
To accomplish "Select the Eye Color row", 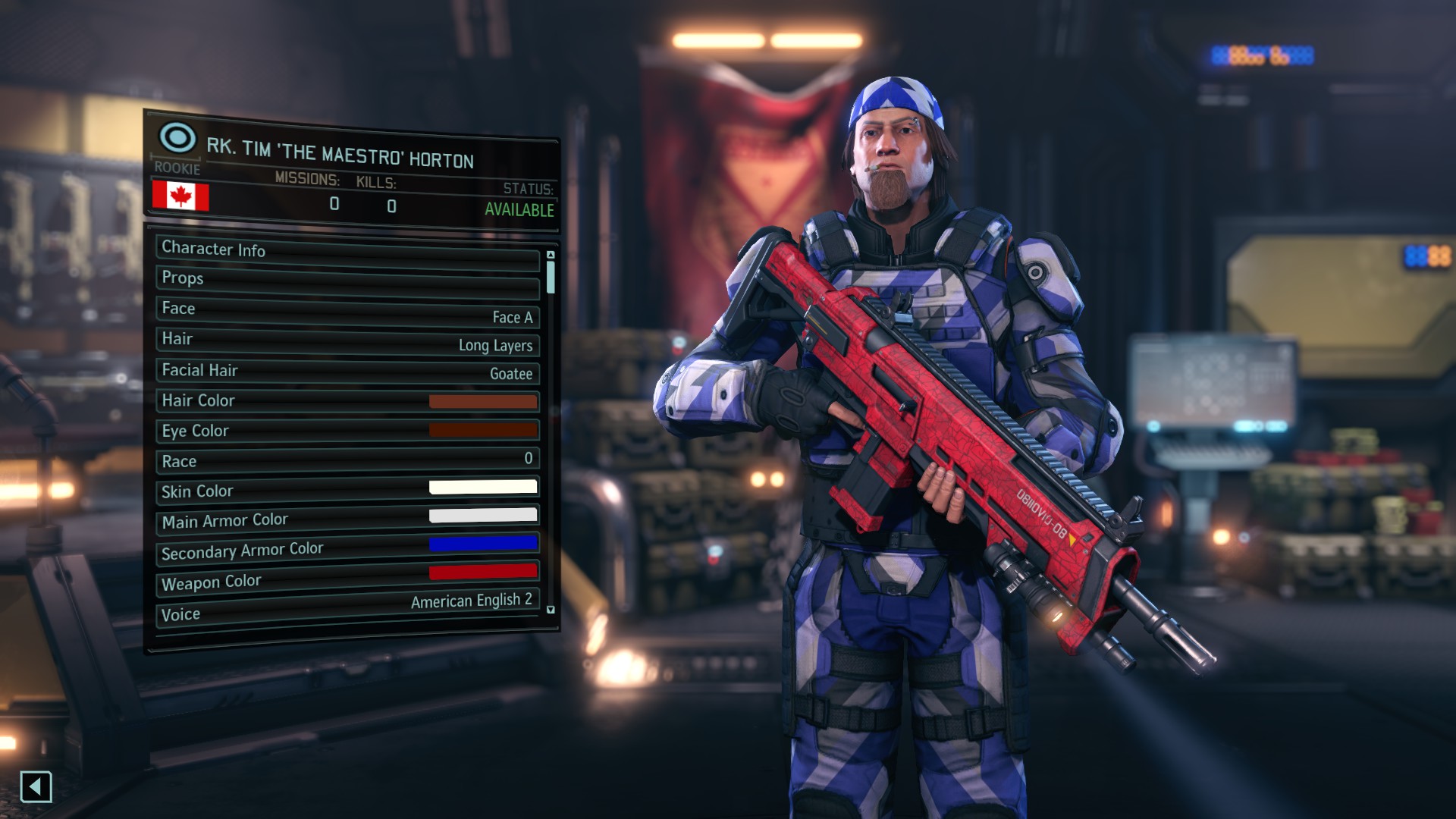I will pyautogui.click(x=347, y=431).
